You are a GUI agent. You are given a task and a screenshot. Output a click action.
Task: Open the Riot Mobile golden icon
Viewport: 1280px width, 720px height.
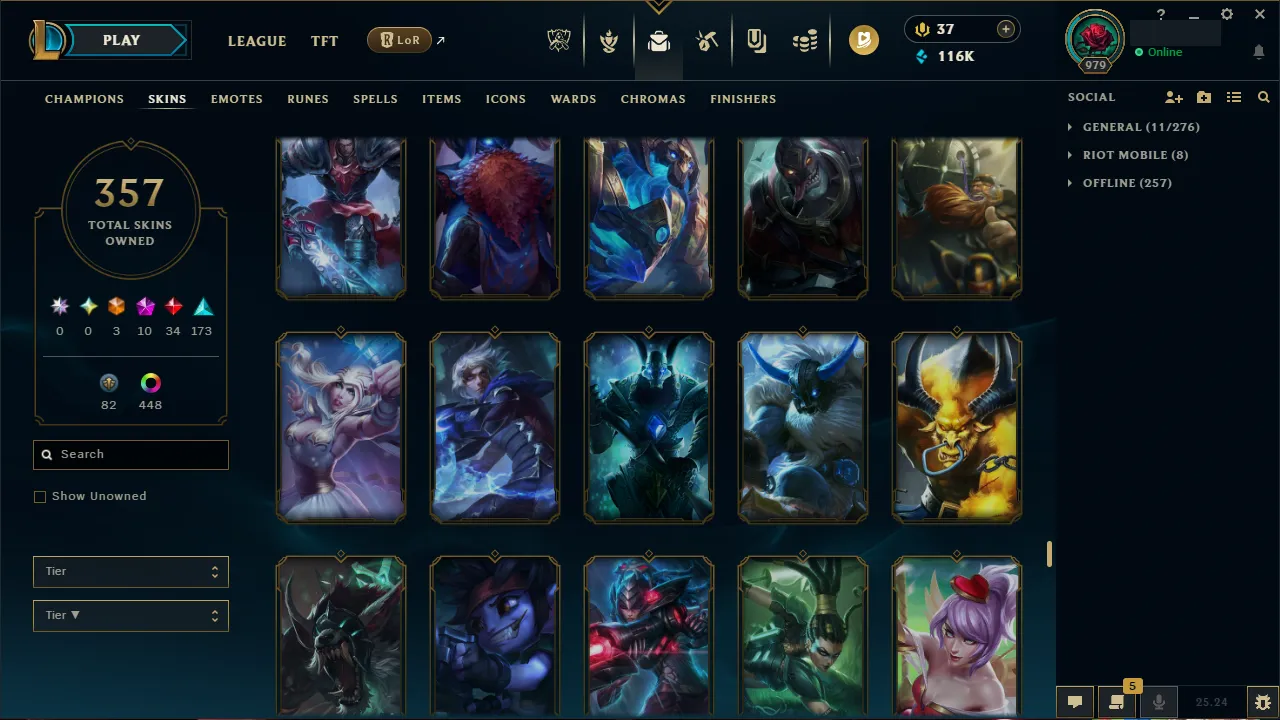pos(864,41)
